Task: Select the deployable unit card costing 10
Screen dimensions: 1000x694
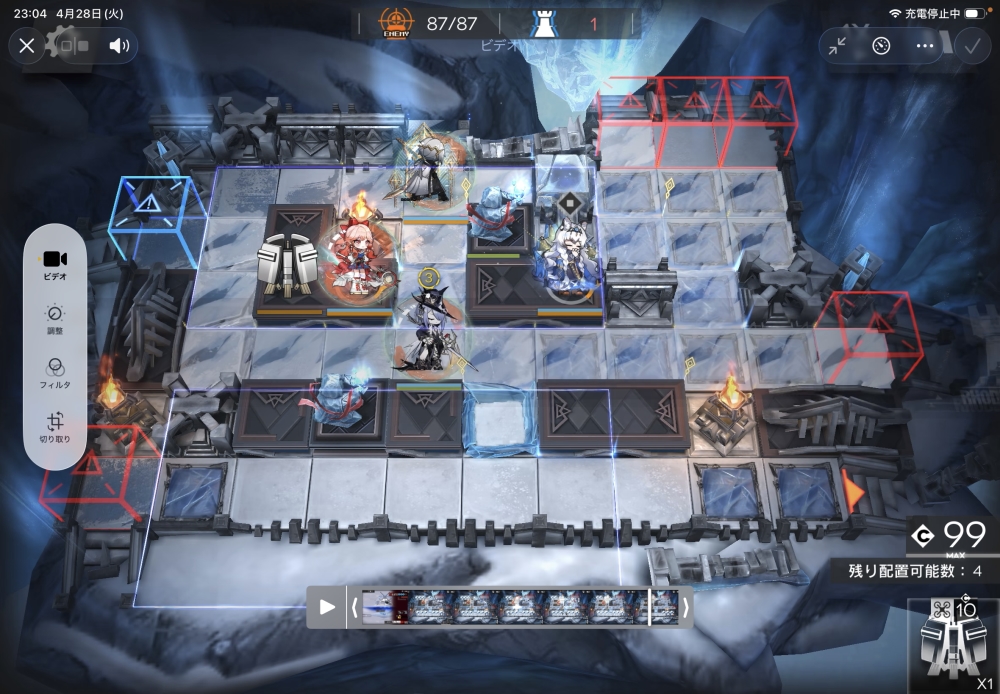Action: pos(951,640)
